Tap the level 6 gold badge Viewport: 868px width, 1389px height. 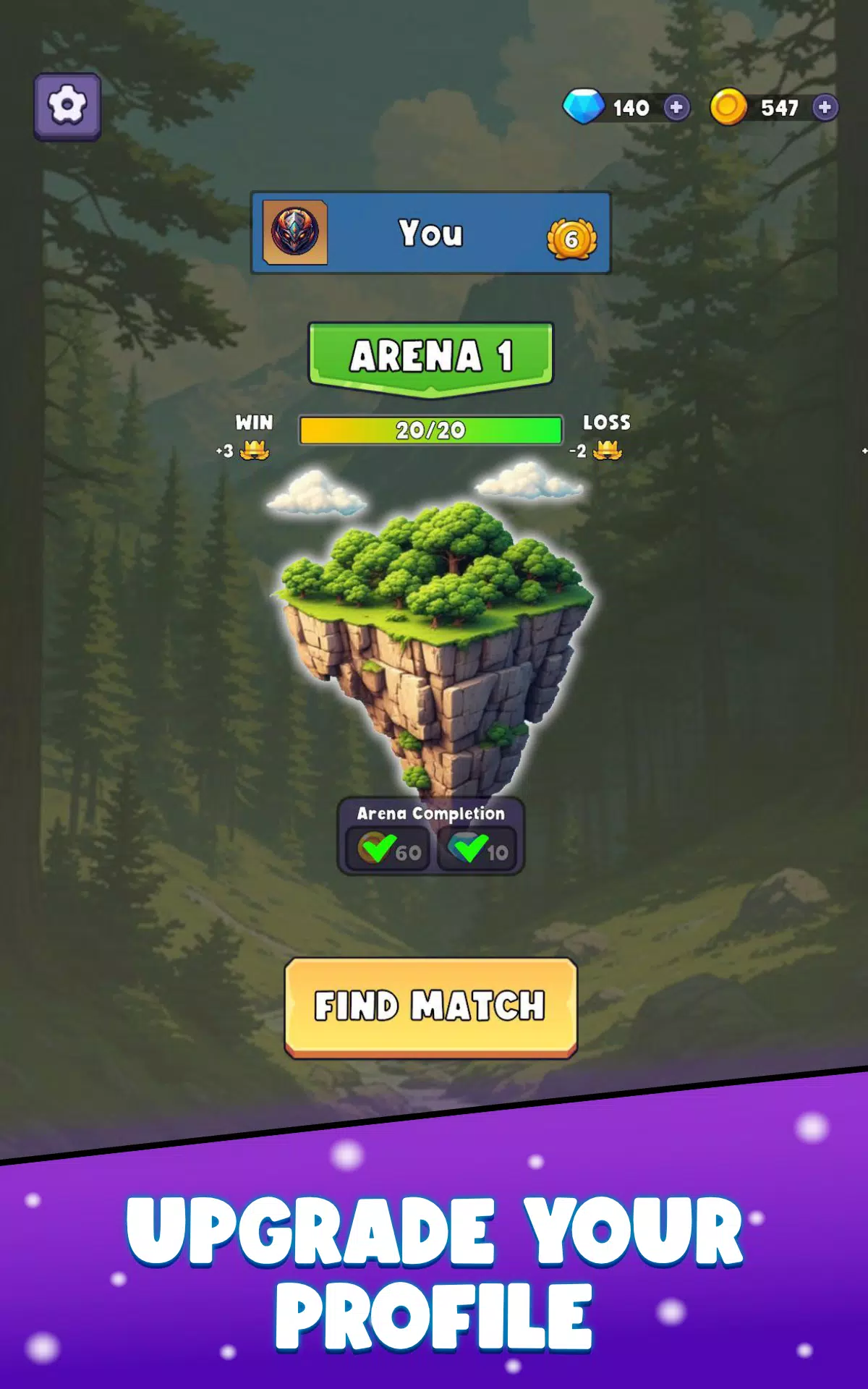click(x=571, y=239)
